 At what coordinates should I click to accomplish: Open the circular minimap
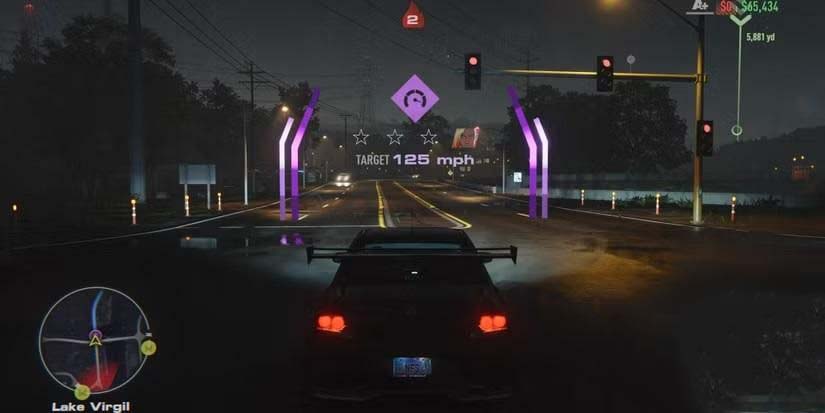[95, 340]
